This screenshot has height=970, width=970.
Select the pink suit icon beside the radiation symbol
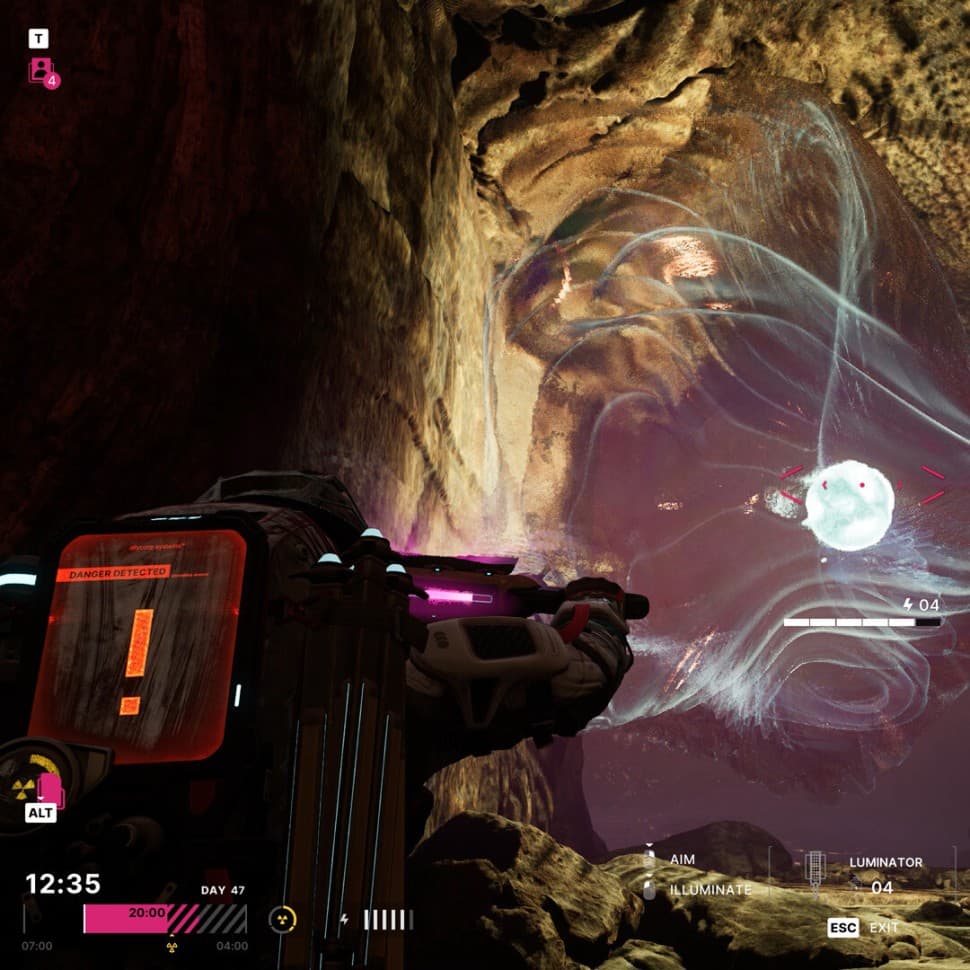click(51, 788)
